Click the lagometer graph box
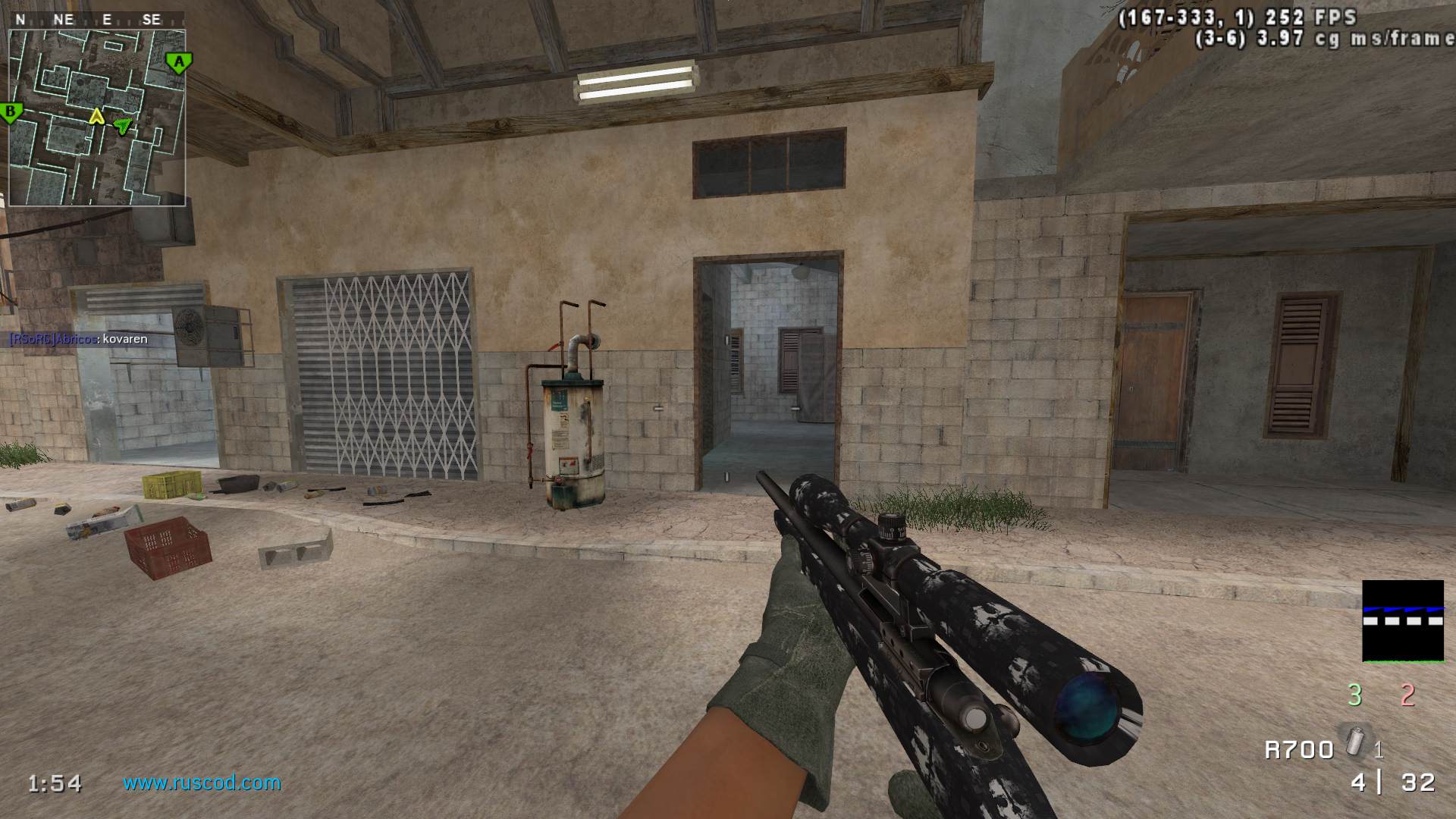This screenshot has height=819, width=1456. pos(1402,621)
